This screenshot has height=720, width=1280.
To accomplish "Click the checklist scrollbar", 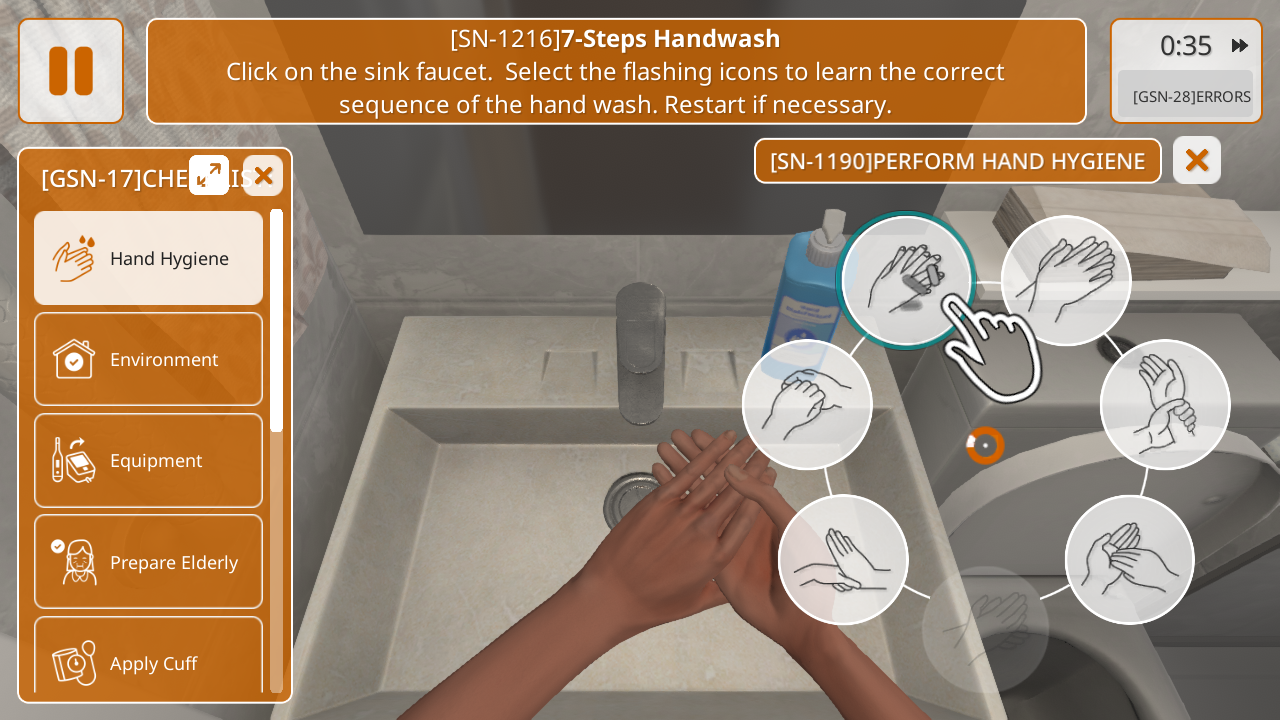I will coord(276,320).
